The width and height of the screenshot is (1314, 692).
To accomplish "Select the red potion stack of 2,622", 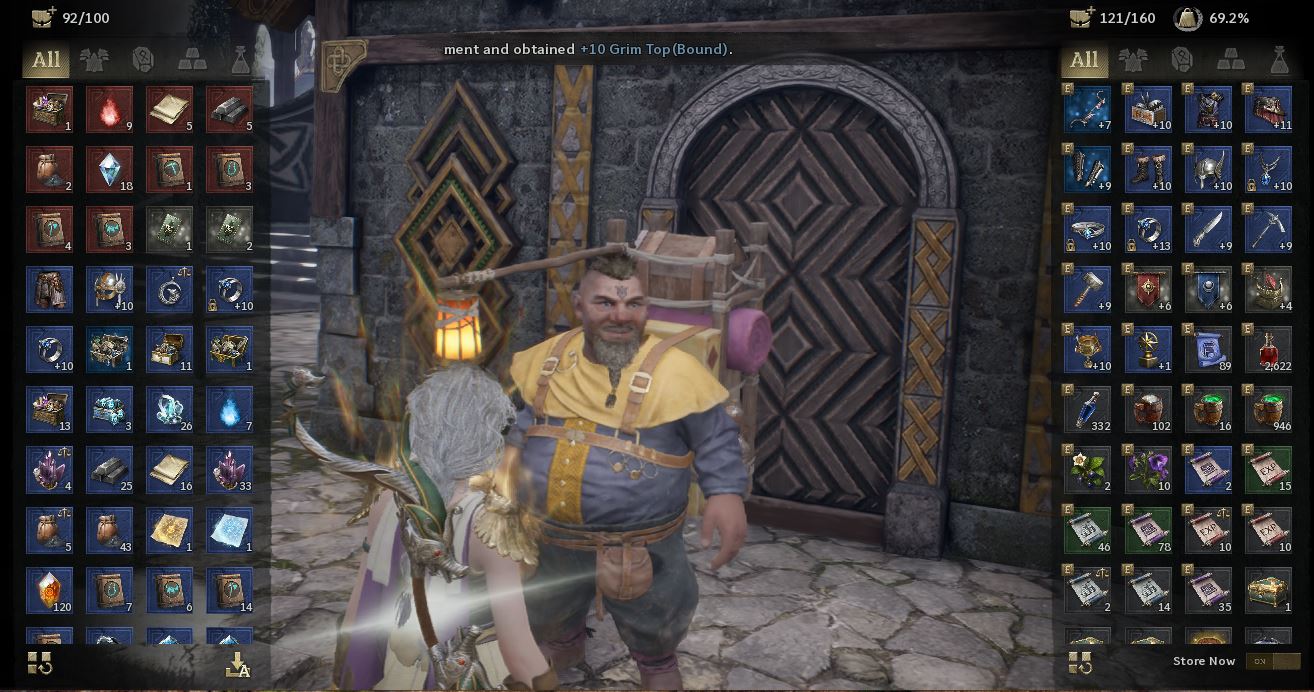I will tap(1268, 350).
